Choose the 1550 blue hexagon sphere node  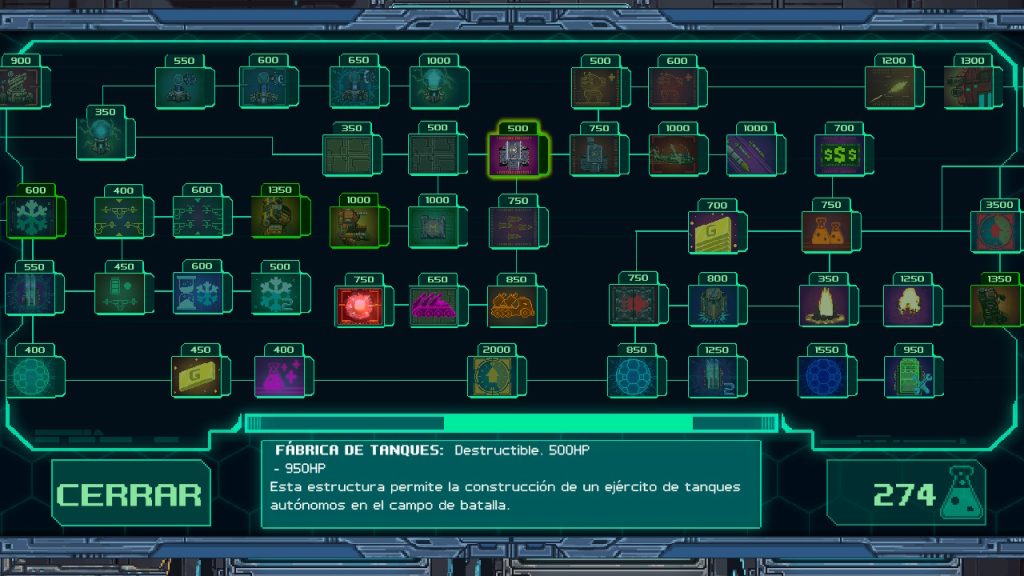[x=826, y=377]
